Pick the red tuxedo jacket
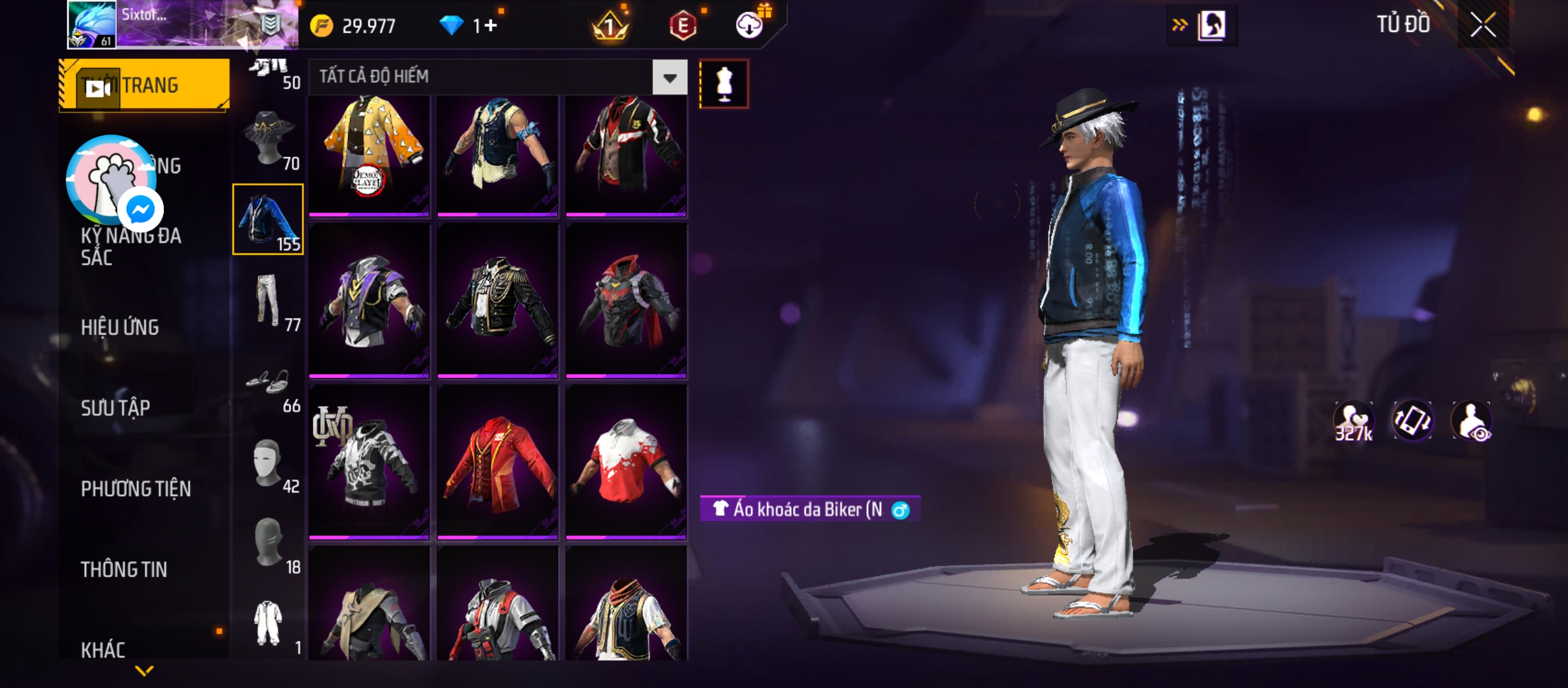Image resolution: width=1568 pixels, height=688 pixels. point(498,462)
